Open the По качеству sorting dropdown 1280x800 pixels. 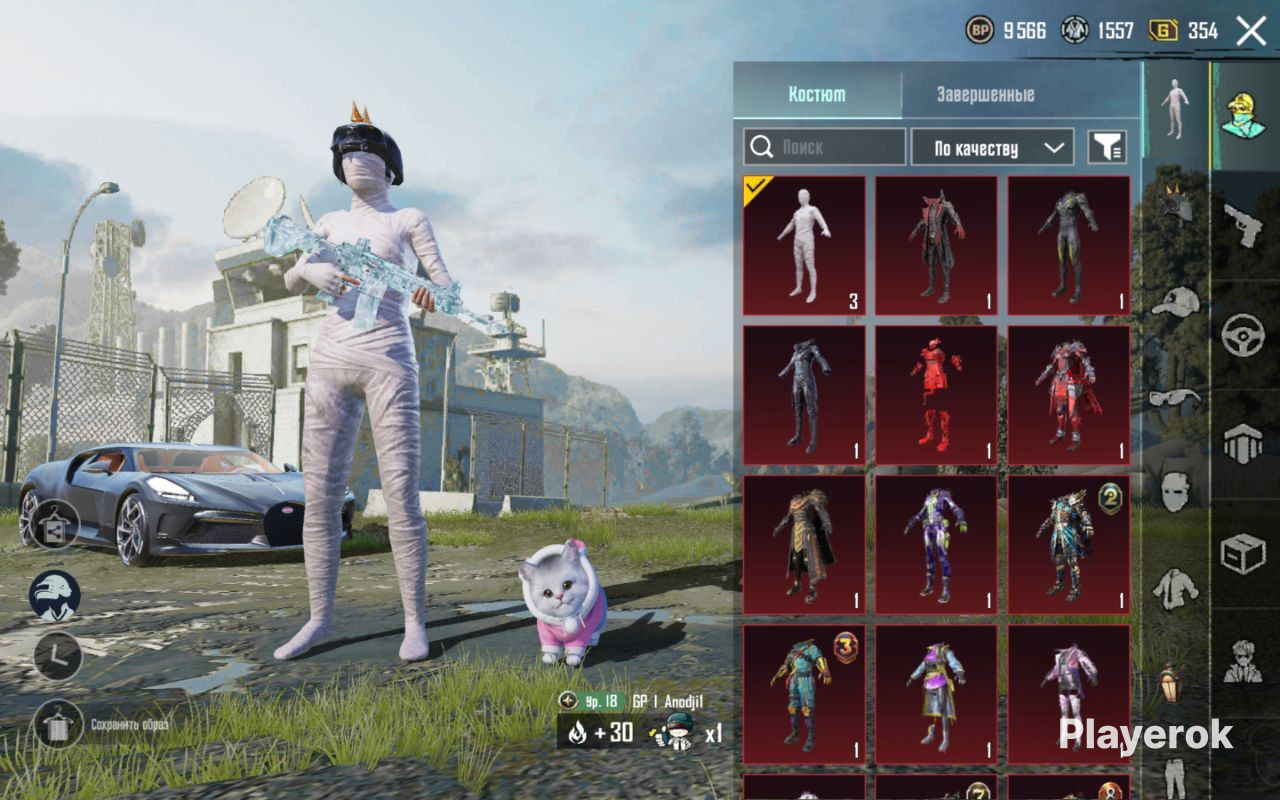(x=992, y=148)
